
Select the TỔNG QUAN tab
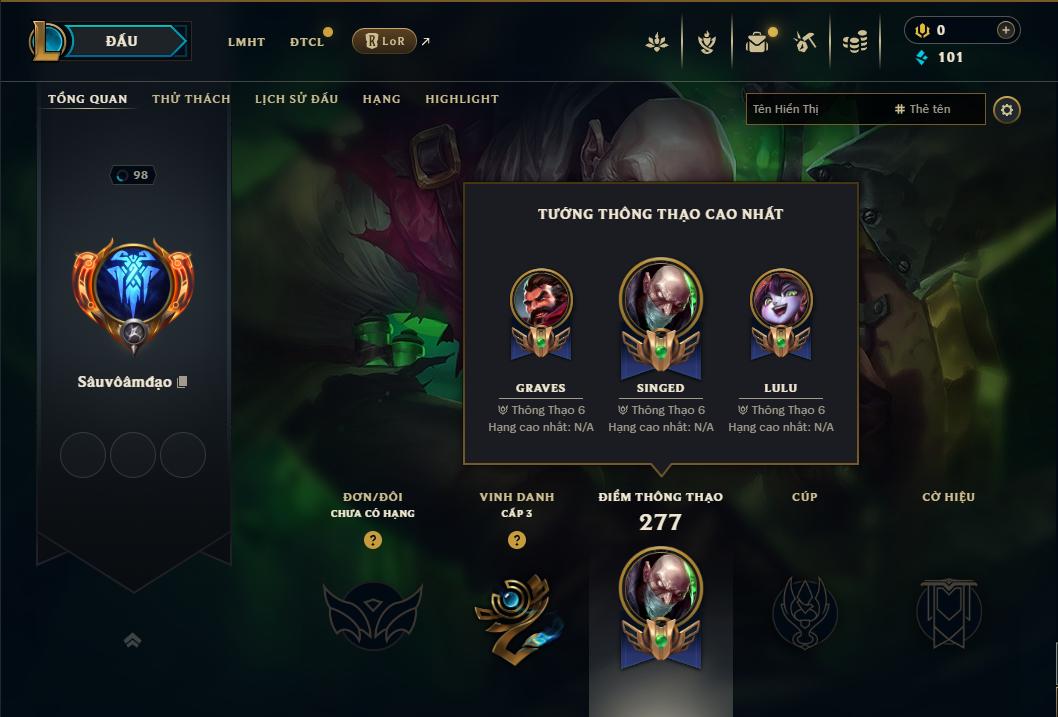point(88,99)
